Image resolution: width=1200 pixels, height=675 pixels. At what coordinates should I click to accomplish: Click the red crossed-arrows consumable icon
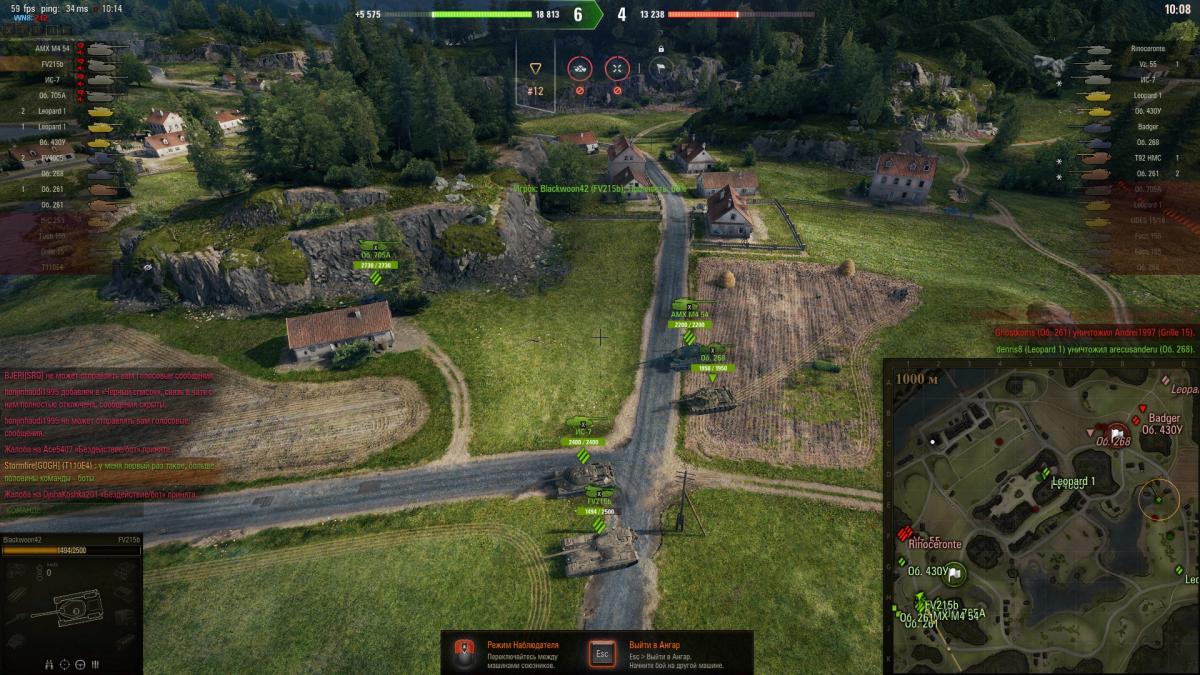[x=617, y=68]
